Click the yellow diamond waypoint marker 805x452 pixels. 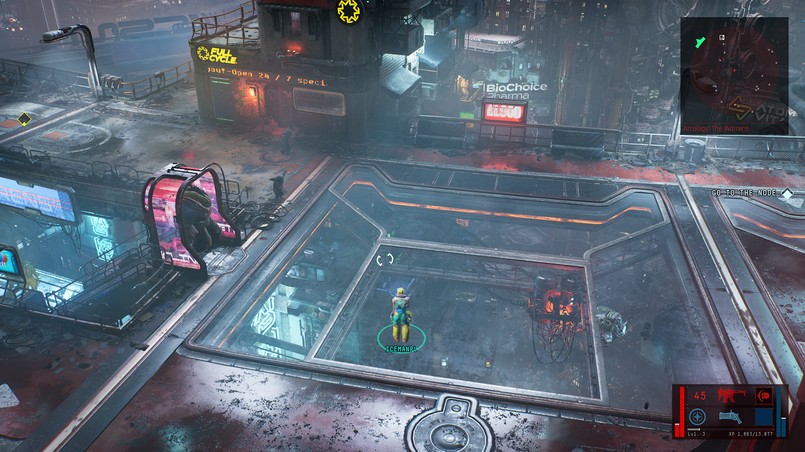coord(24,119)
